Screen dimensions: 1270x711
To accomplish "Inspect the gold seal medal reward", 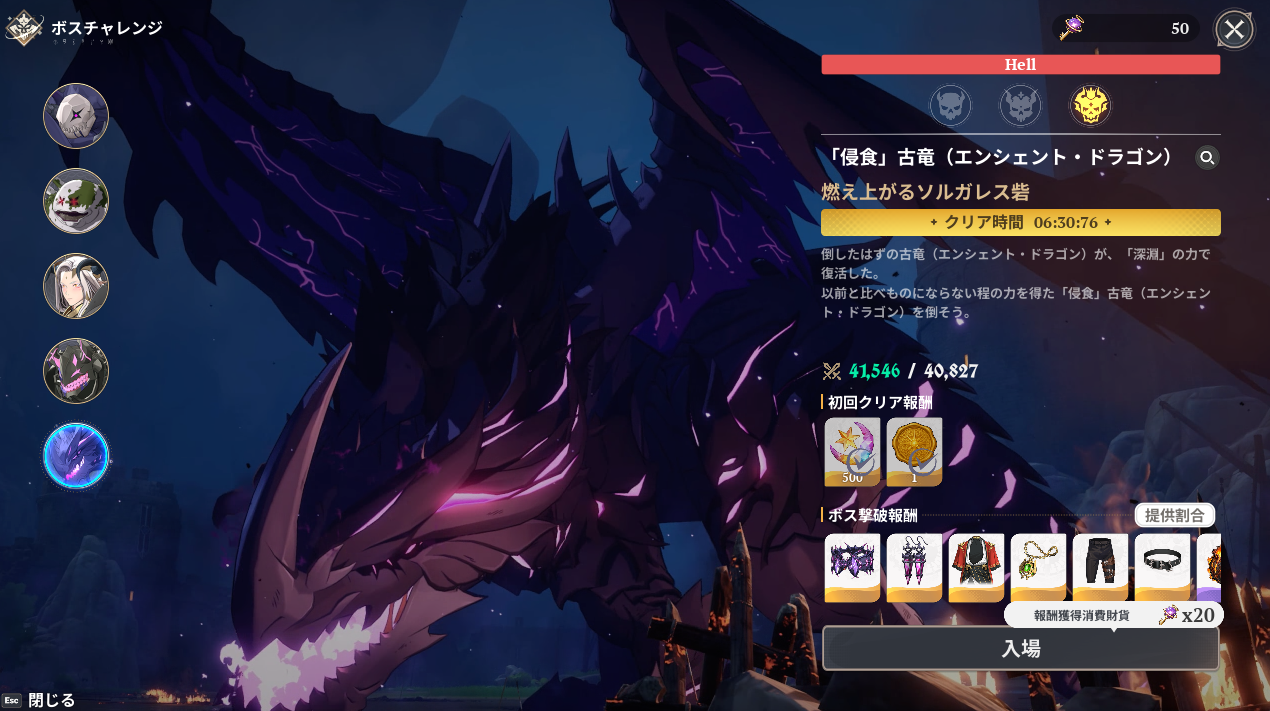I will click(x=914, y=451).
